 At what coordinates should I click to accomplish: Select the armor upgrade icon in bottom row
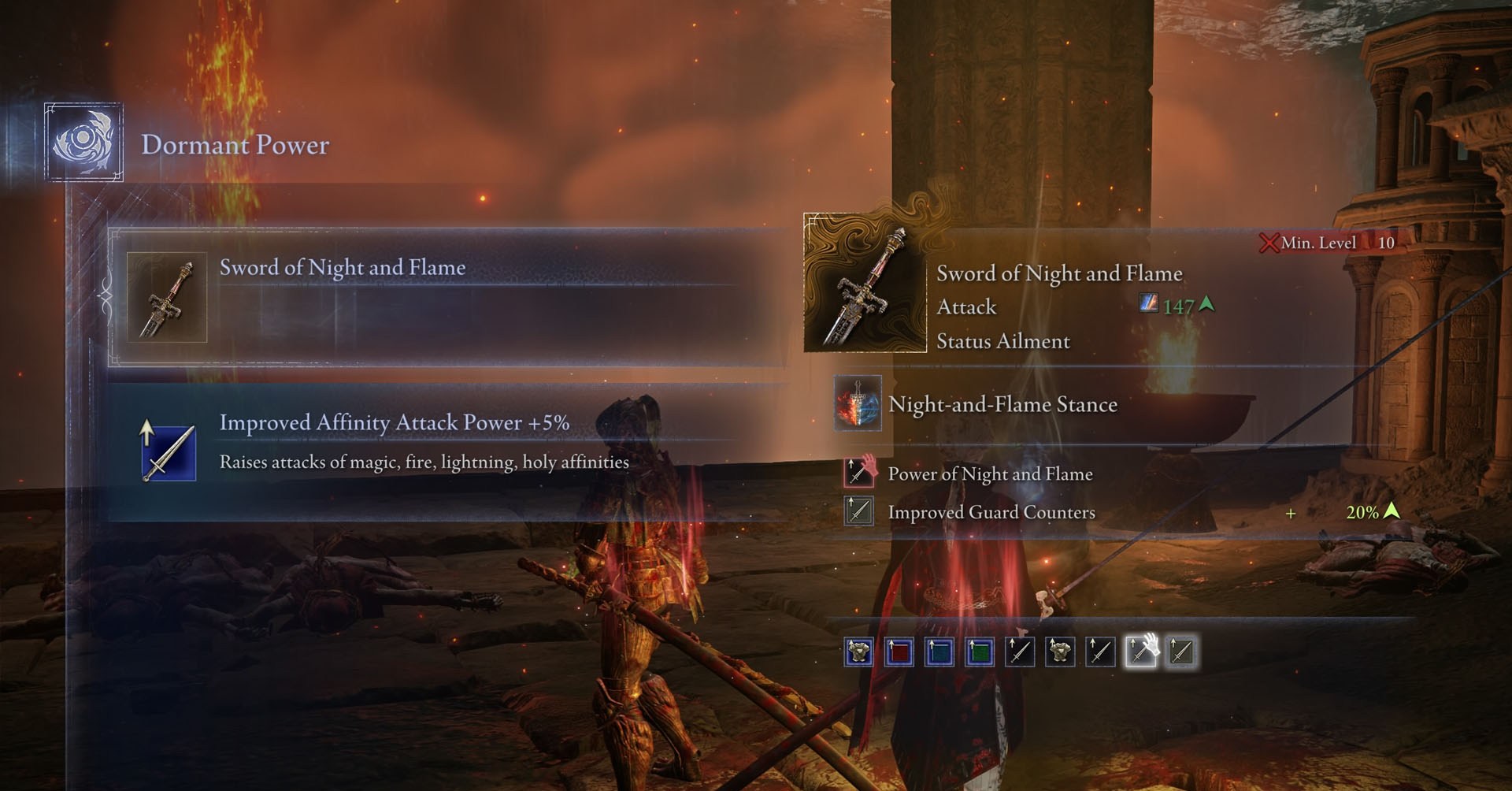858,652
